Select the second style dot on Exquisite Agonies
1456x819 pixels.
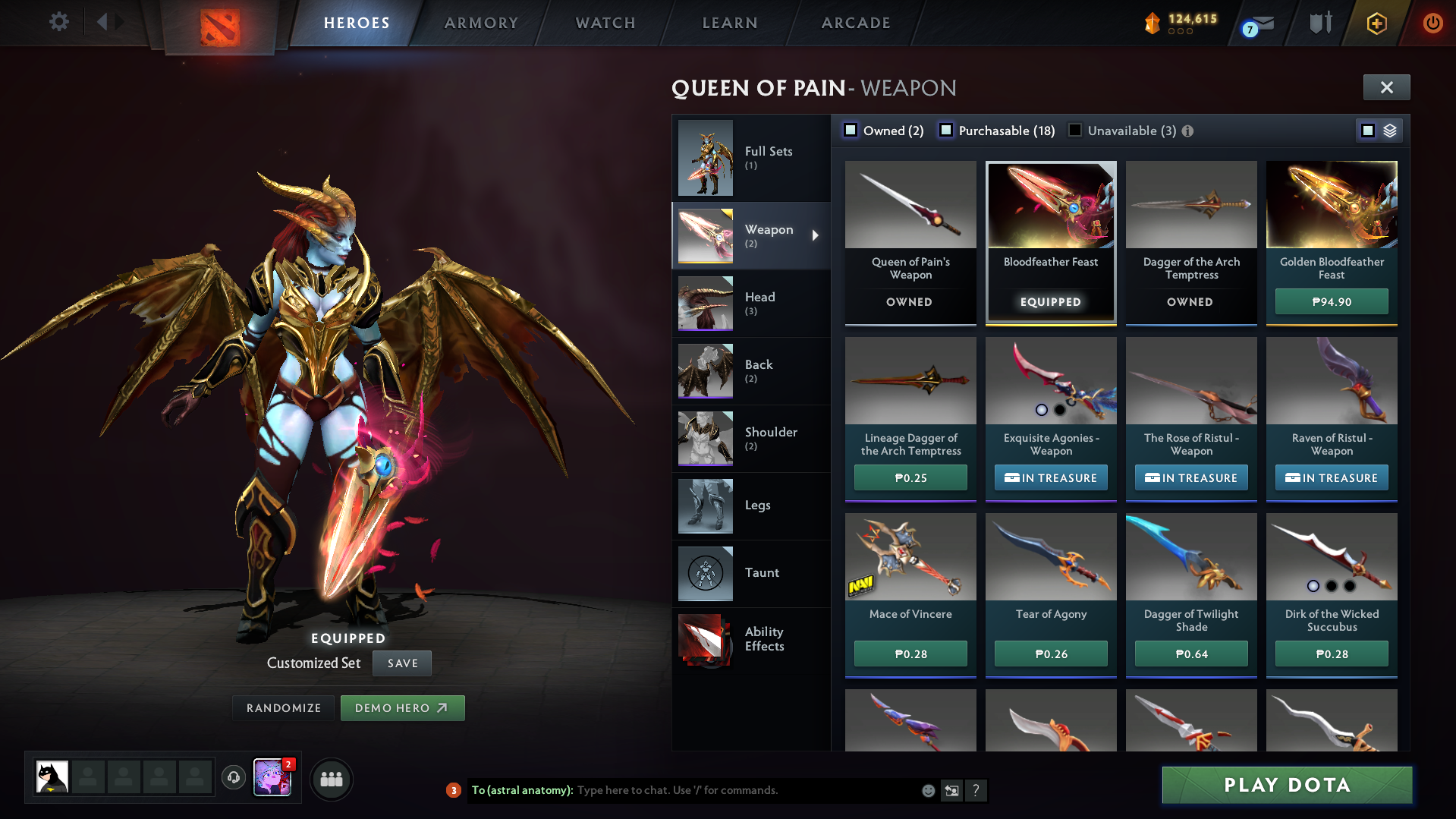(1058, 410)
